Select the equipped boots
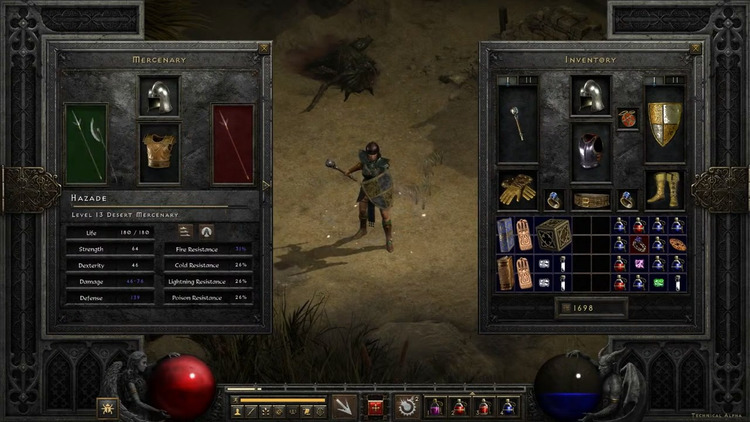Viewport: 750px width, 422px height. pyautogui.click(x=664, y=188)
